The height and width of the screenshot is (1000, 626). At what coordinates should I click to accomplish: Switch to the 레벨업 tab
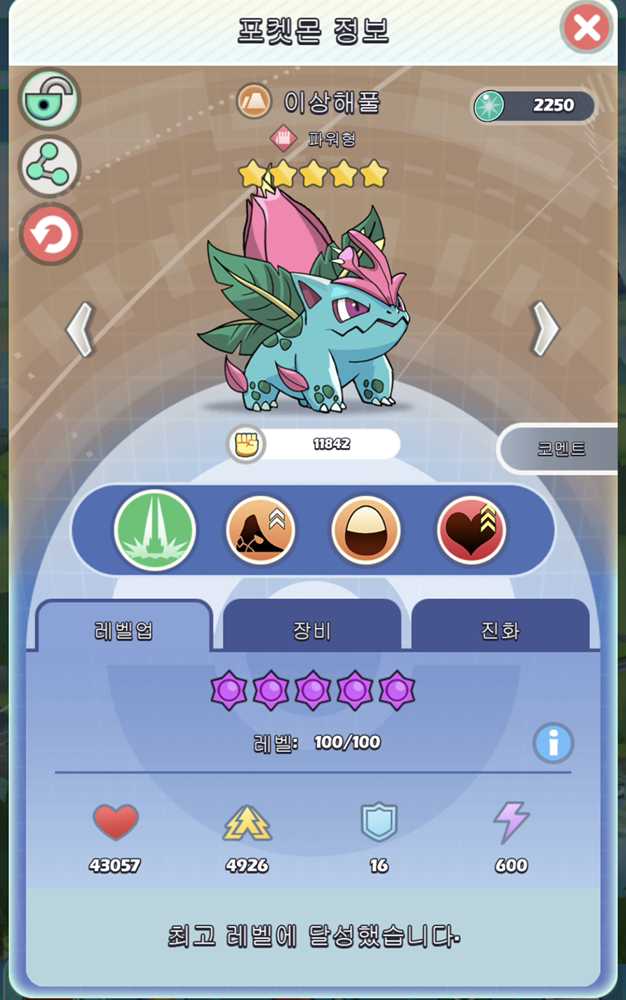point(124,630)
